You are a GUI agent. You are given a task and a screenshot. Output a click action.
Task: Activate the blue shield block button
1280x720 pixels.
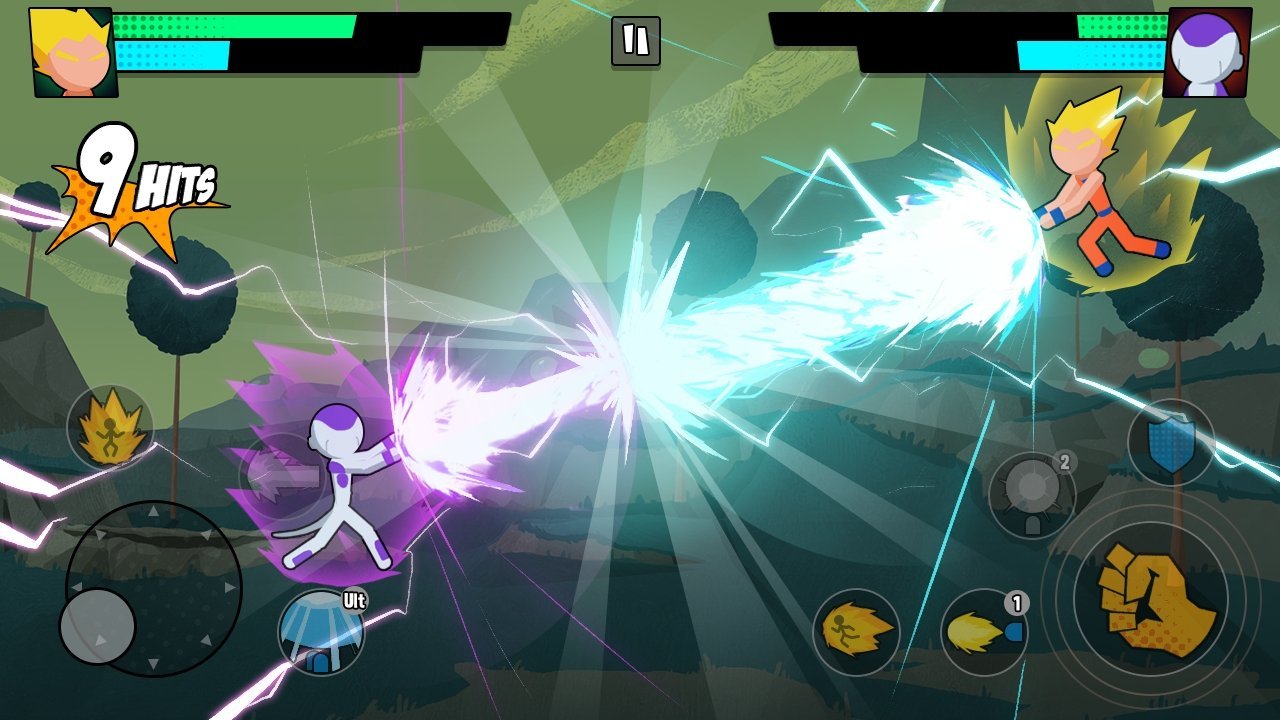click(x=1171, y=443)
